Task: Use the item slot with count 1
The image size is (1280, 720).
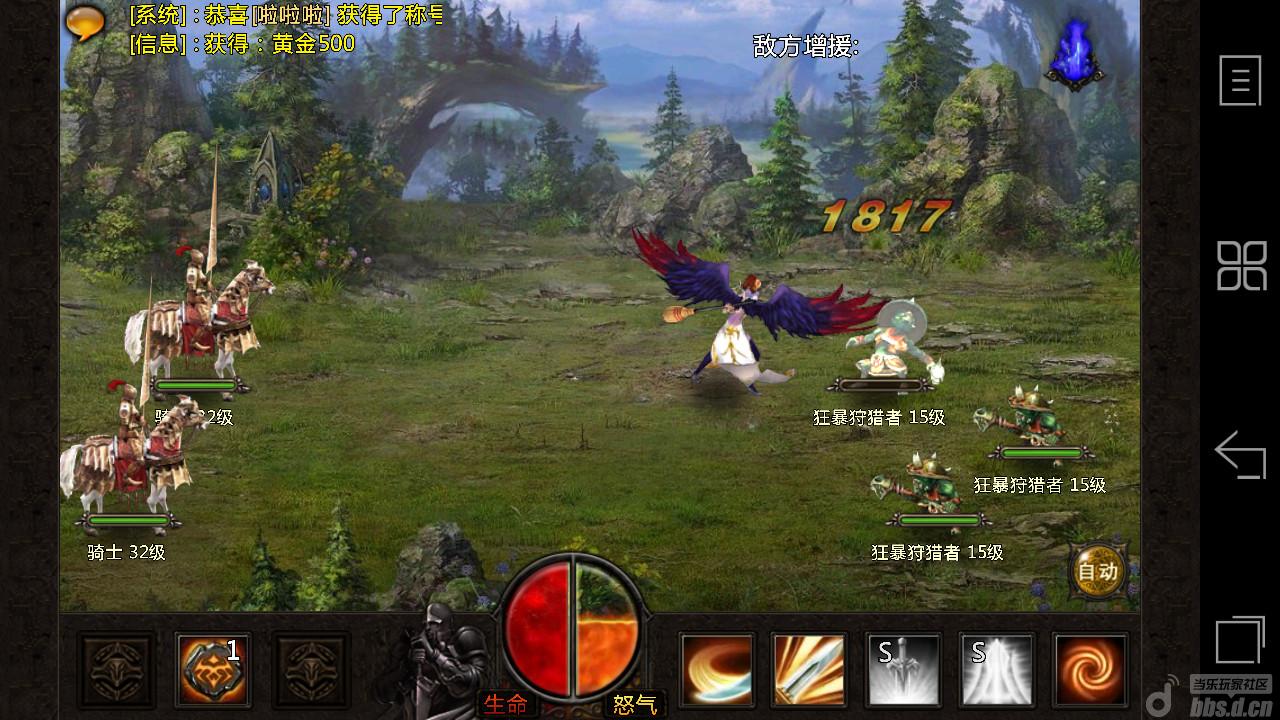Action: [213, 669]
